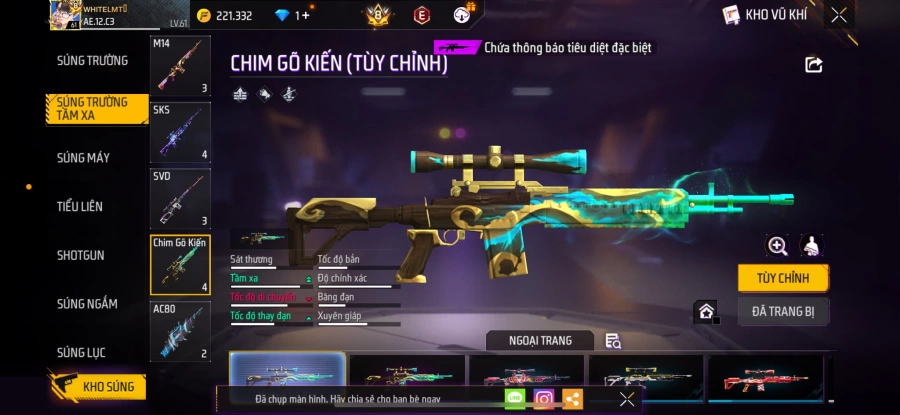Select the SÚNG TRƯỜNG category
This screenshot has height=415, width=900.
tap(92, 61)
